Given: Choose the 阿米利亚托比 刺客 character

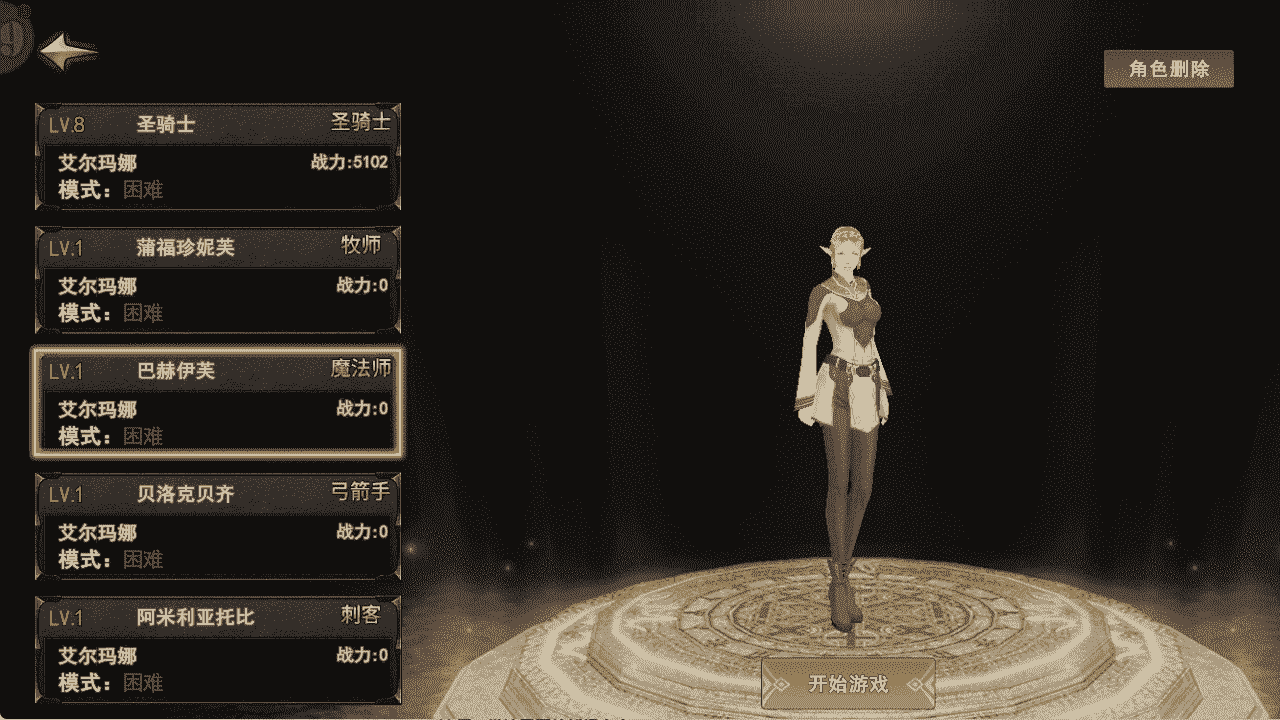Looking at the screenshot, I should [218, 649].
